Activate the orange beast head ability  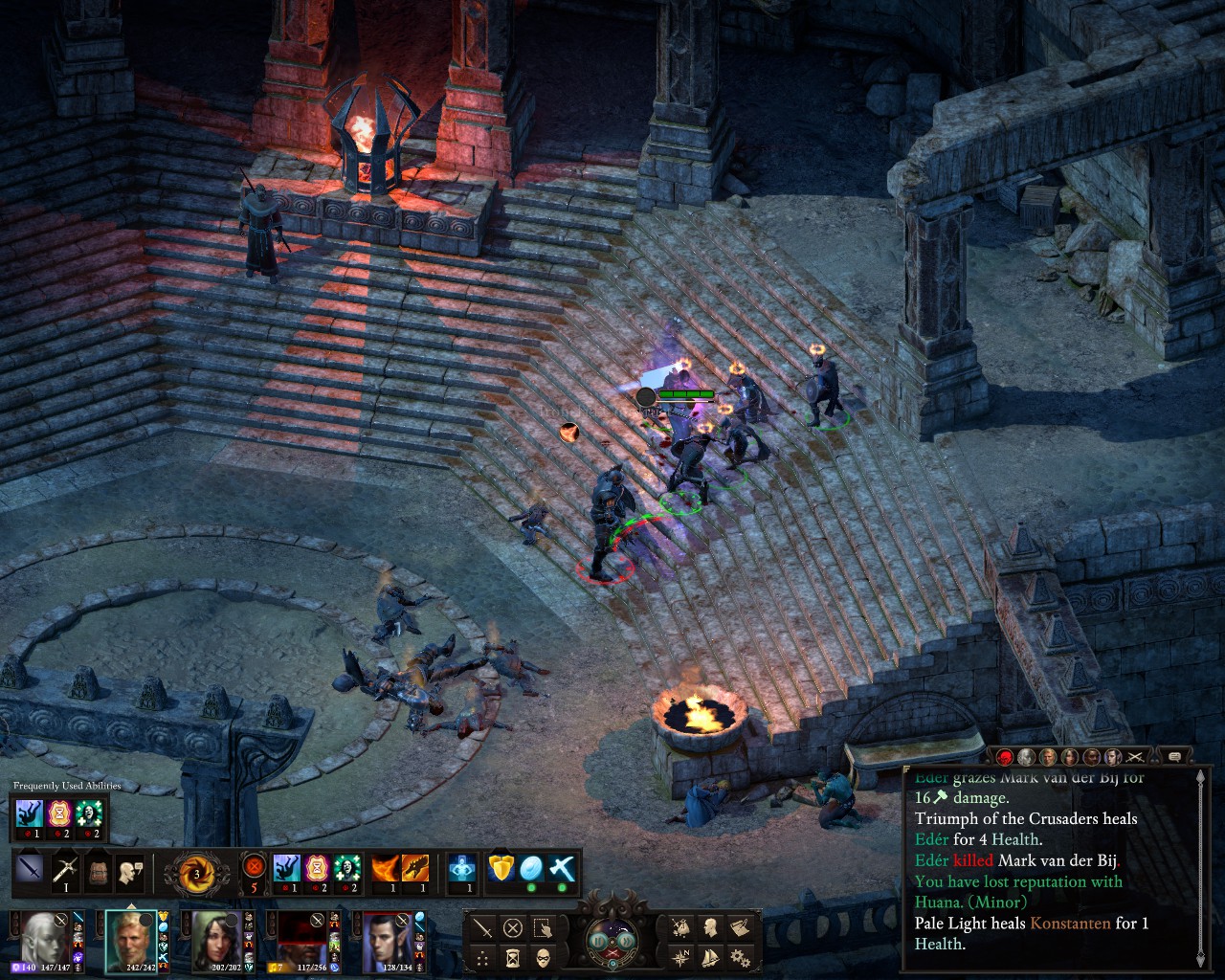point(415,869)
